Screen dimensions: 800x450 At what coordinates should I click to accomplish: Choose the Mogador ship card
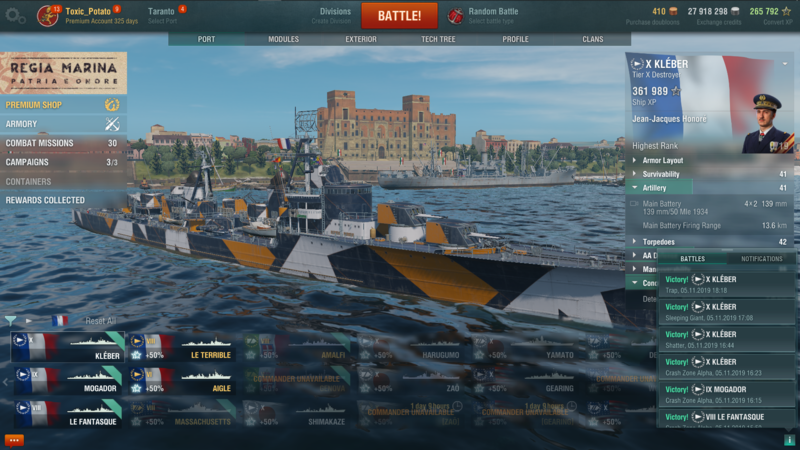(x=66, y=380)
